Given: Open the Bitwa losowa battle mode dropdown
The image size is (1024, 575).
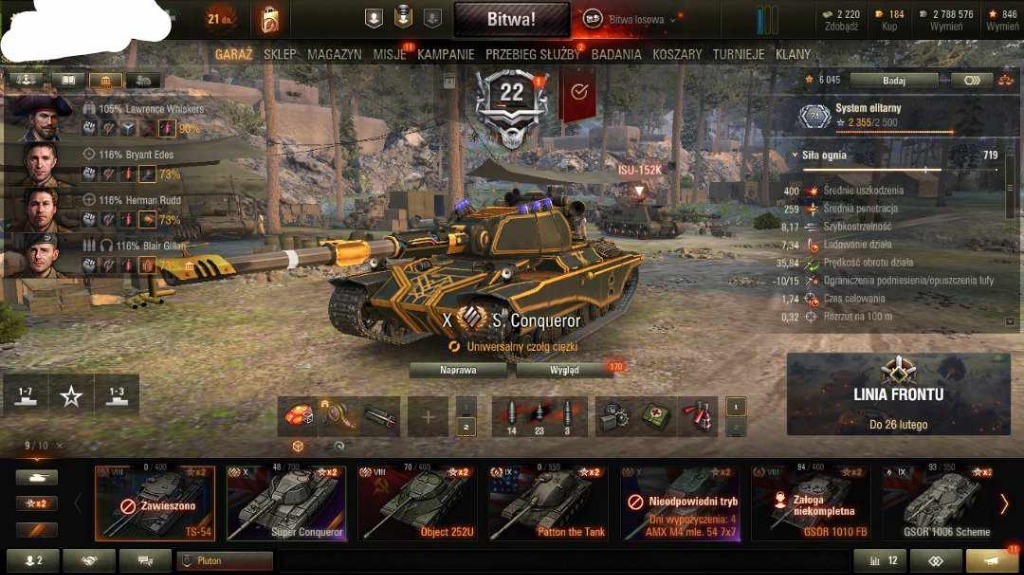Looking at the screenshot, I should click(x=634, y=19).
